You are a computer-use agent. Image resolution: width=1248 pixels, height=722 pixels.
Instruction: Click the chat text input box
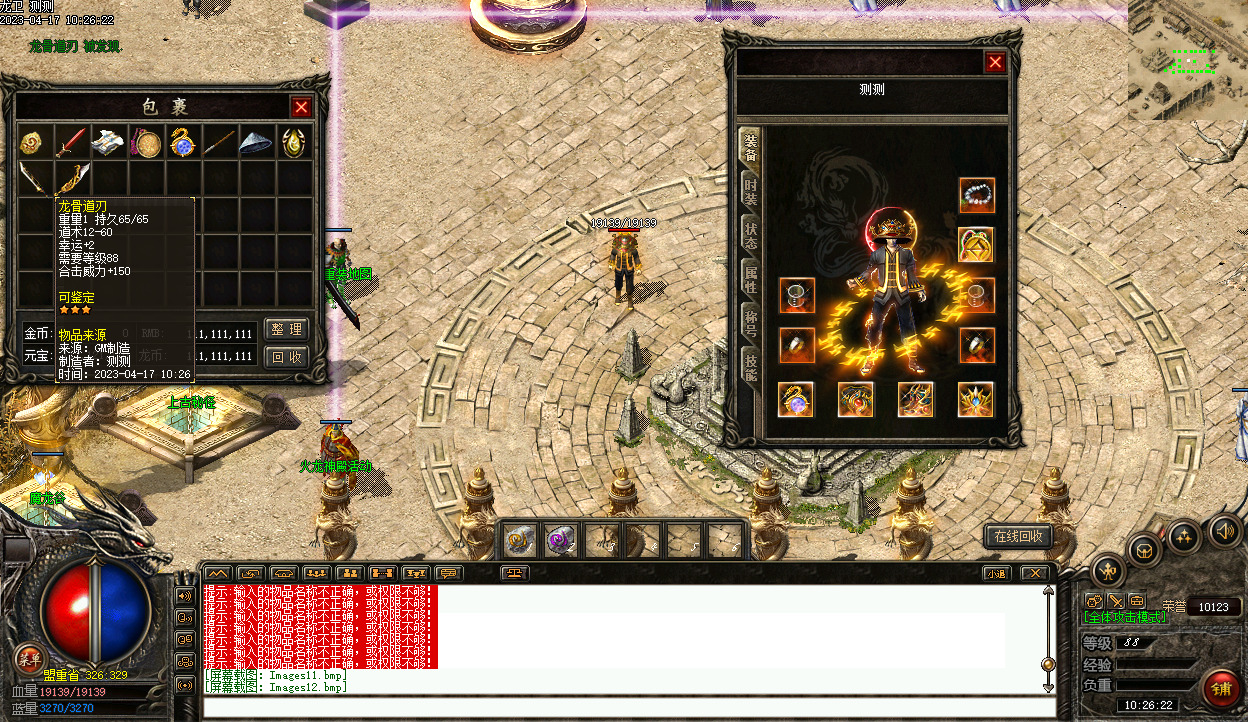[x=628, y=707]
